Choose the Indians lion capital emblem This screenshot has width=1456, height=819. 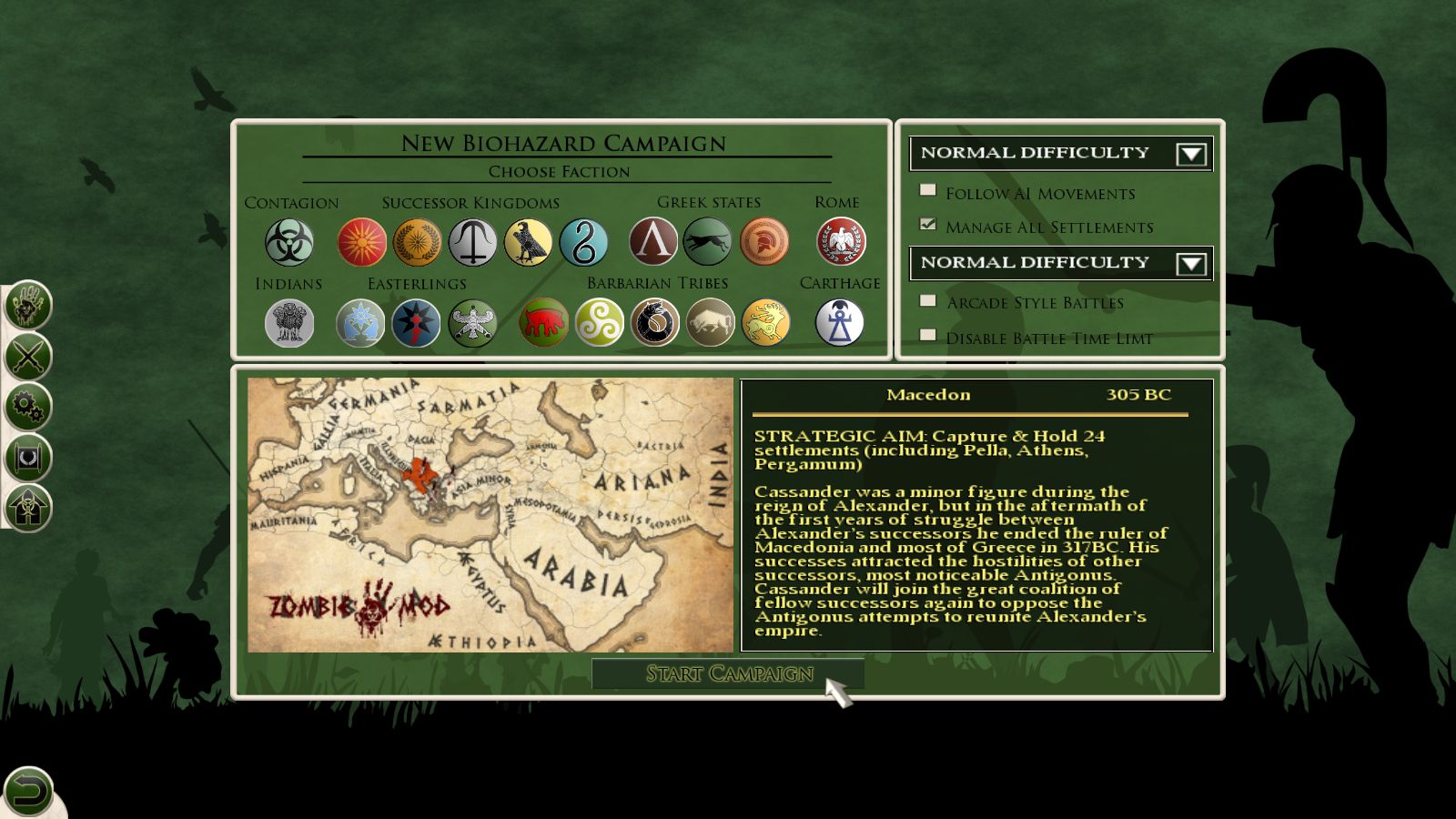289,324
